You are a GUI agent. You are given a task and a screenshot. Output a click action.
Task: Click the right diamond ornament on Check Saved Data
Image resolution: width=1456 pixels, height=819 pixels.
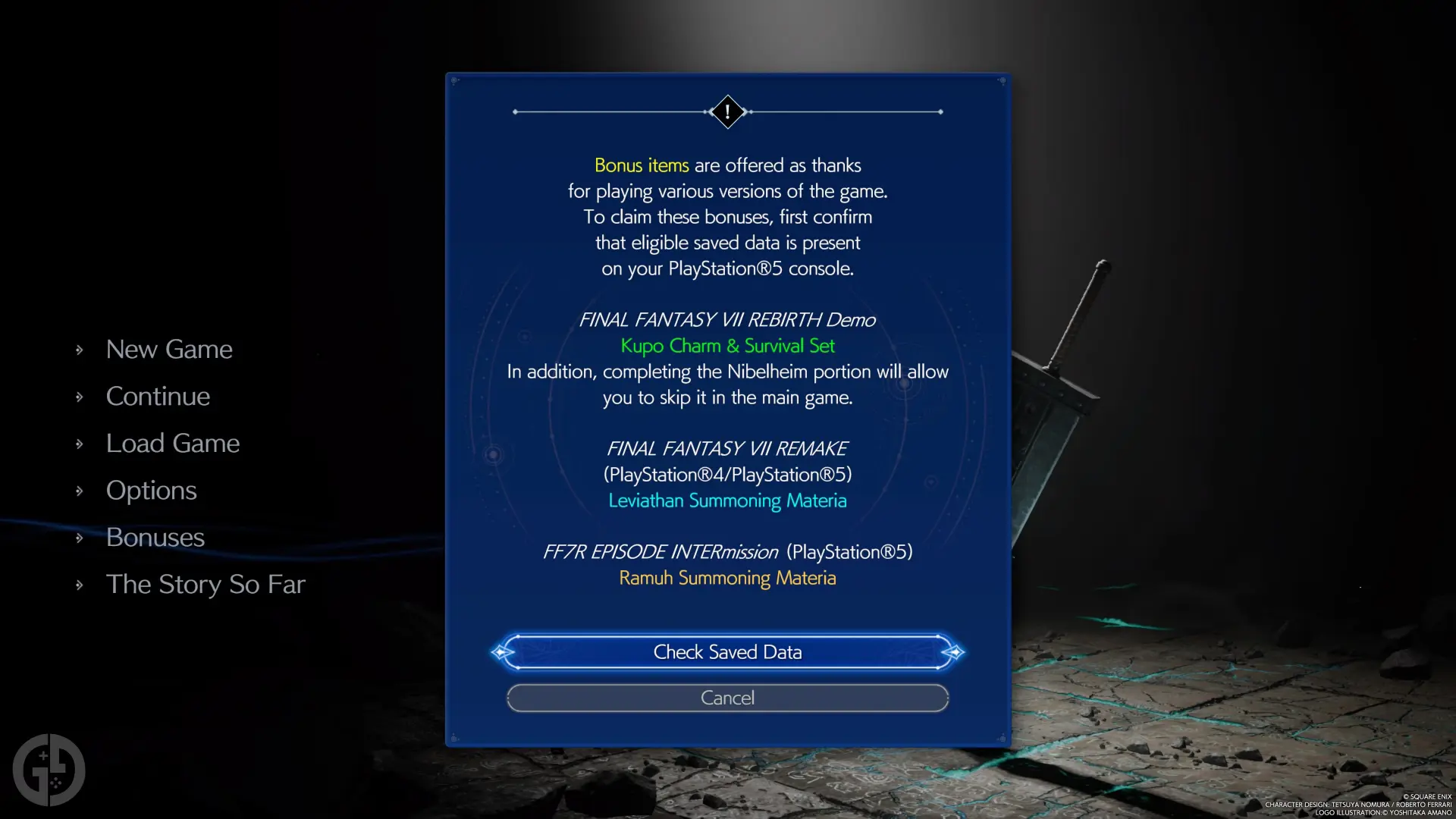(x=955, y=652)
